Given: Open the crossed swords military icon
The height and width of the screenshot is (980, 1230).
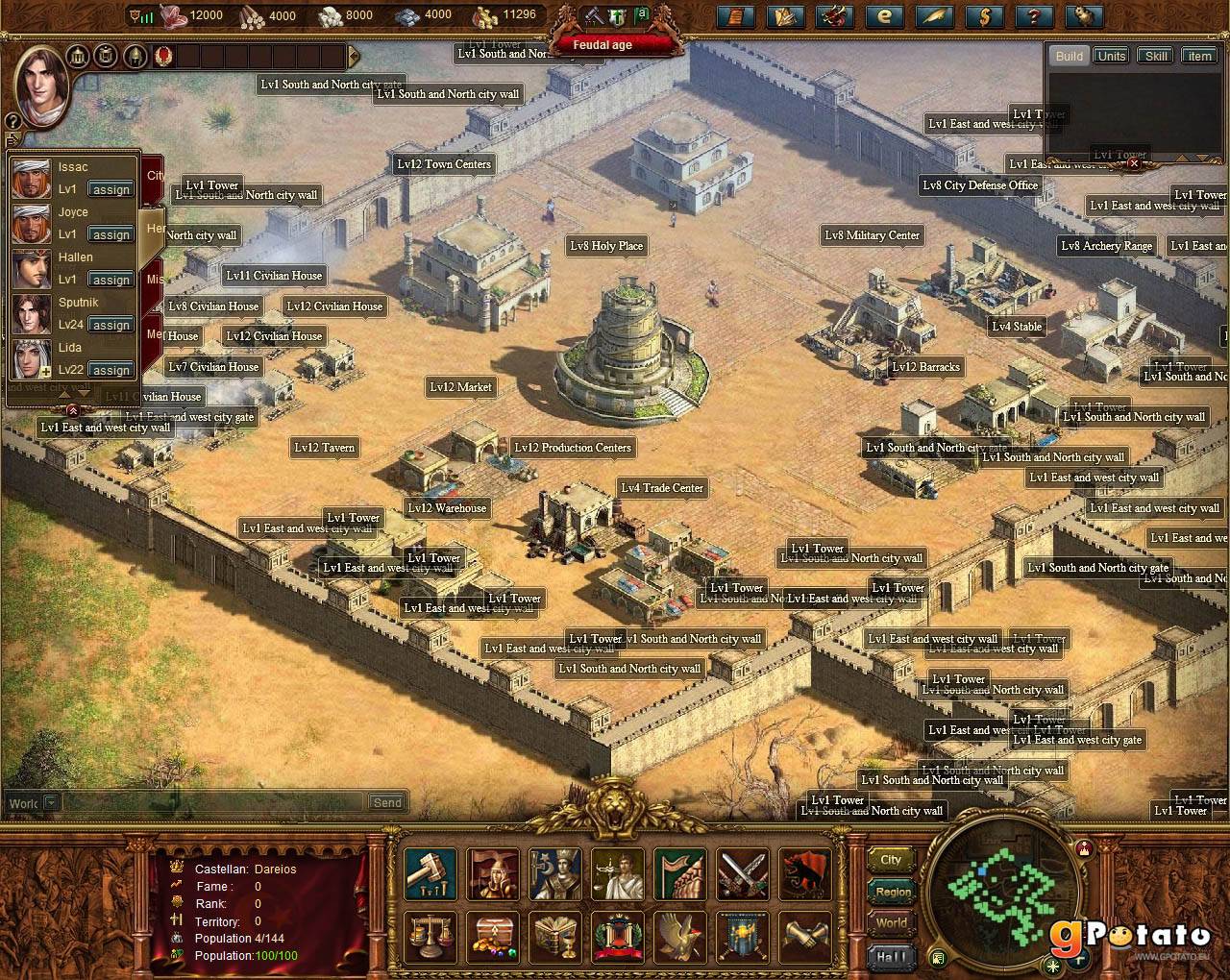Looking at the screenshot, I should point(743,873).
